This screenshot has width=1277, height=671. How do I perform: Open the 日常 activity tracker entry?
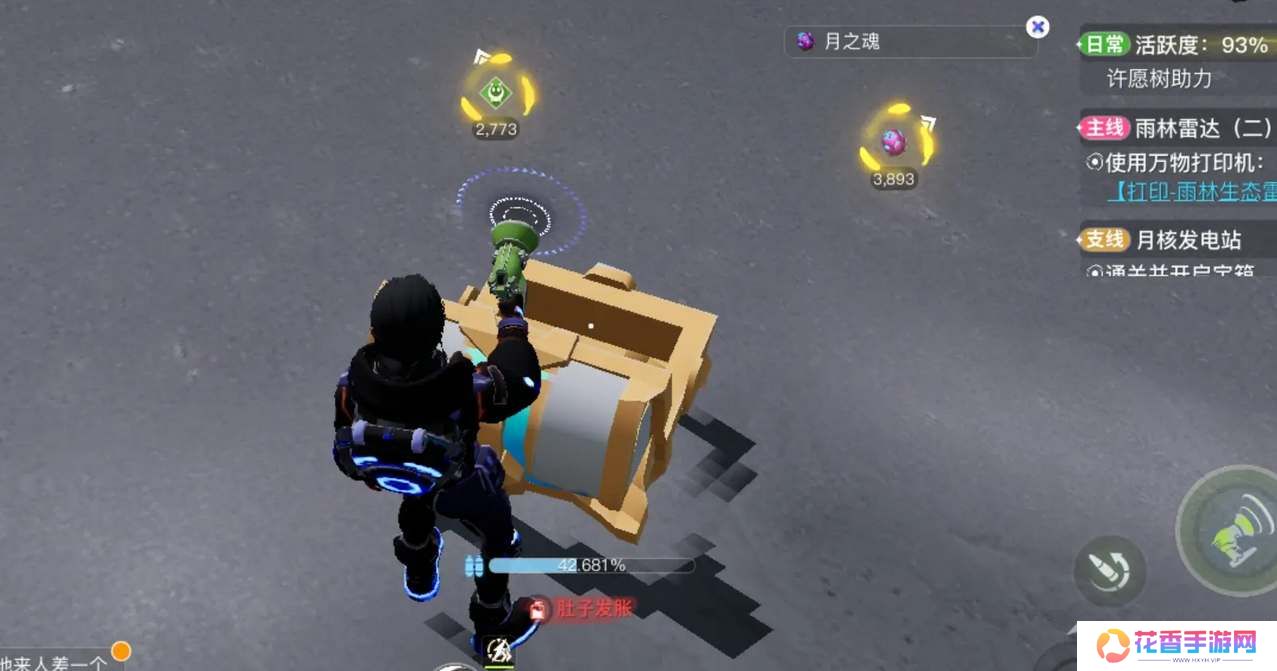pos(1176,45)
